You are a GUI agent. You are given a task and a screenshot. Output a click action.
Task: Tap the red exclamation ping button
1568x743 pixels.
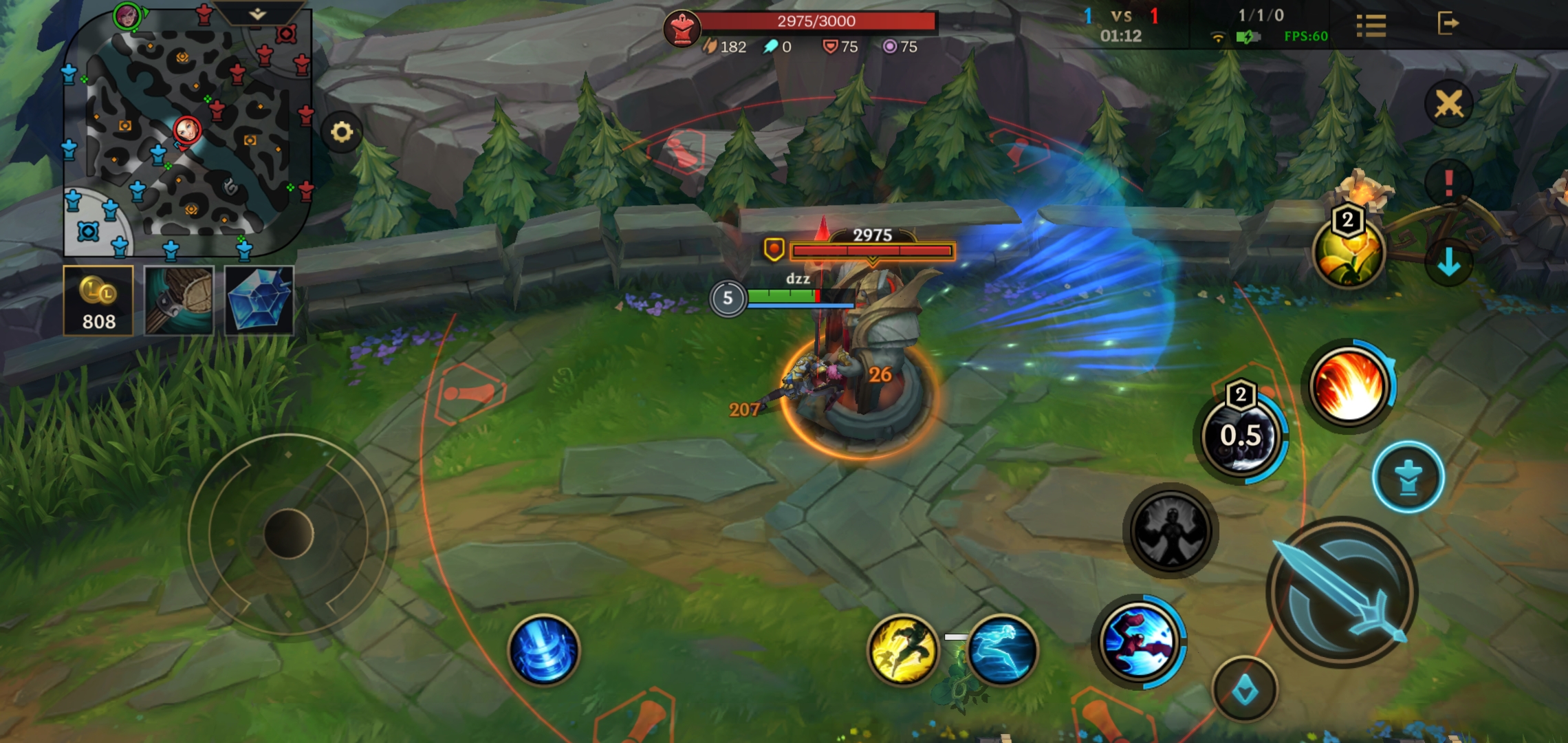pyautogui.click(x=1448, y=184)
